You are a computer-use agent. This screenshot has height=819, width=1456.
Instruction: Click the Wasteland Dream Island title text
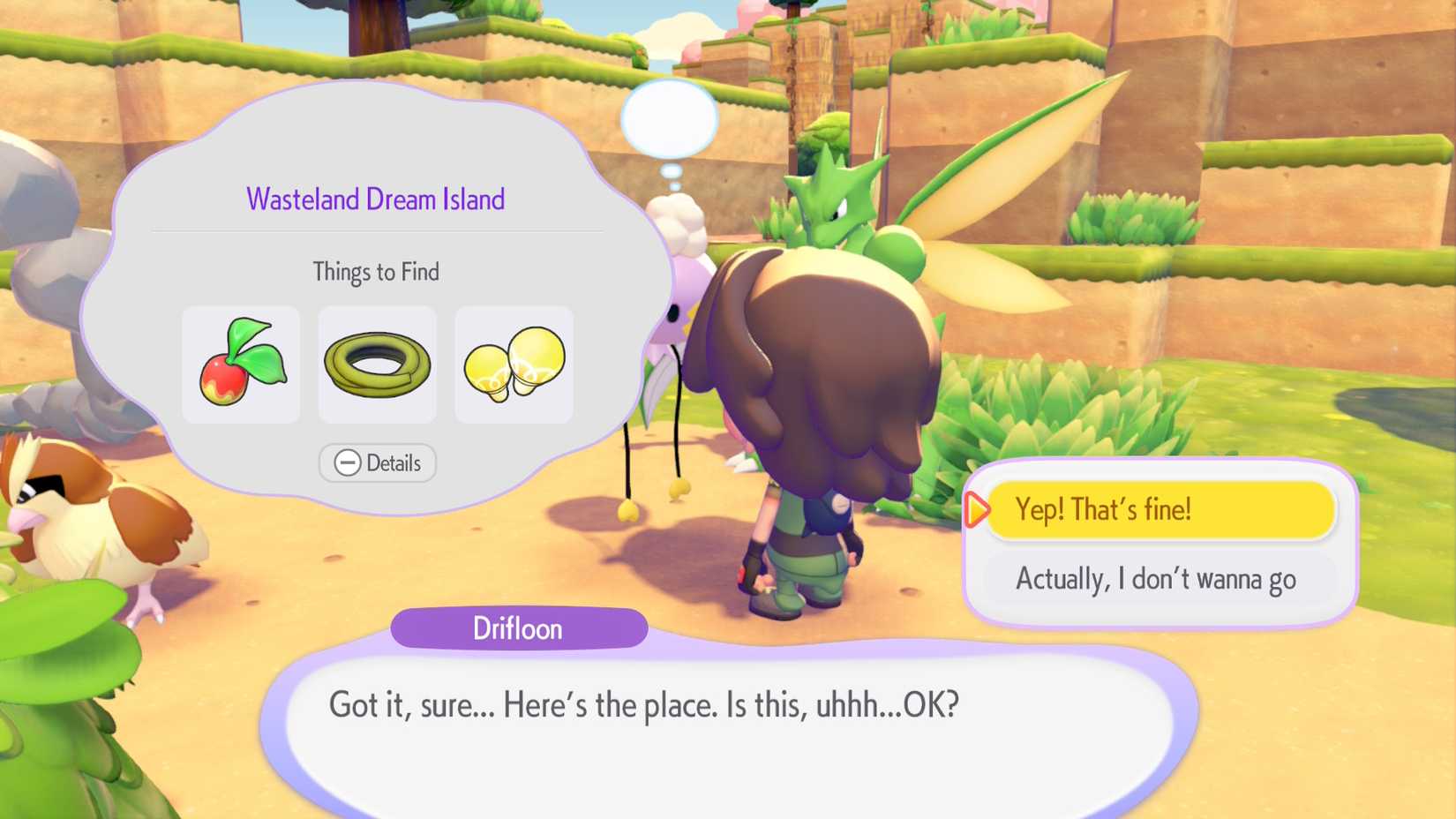point(376,199)
